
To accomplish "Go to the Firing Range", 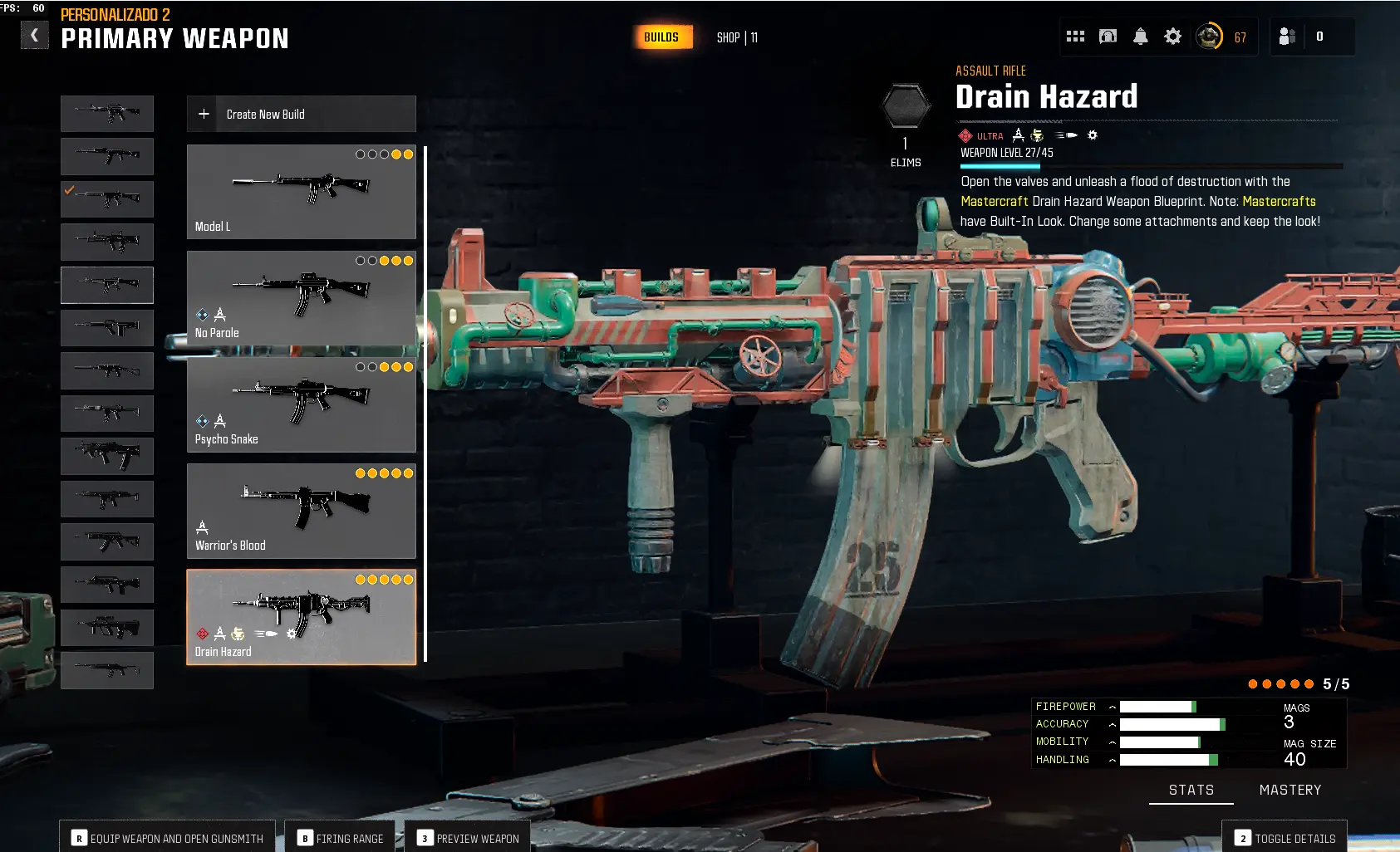I will 340,838.
